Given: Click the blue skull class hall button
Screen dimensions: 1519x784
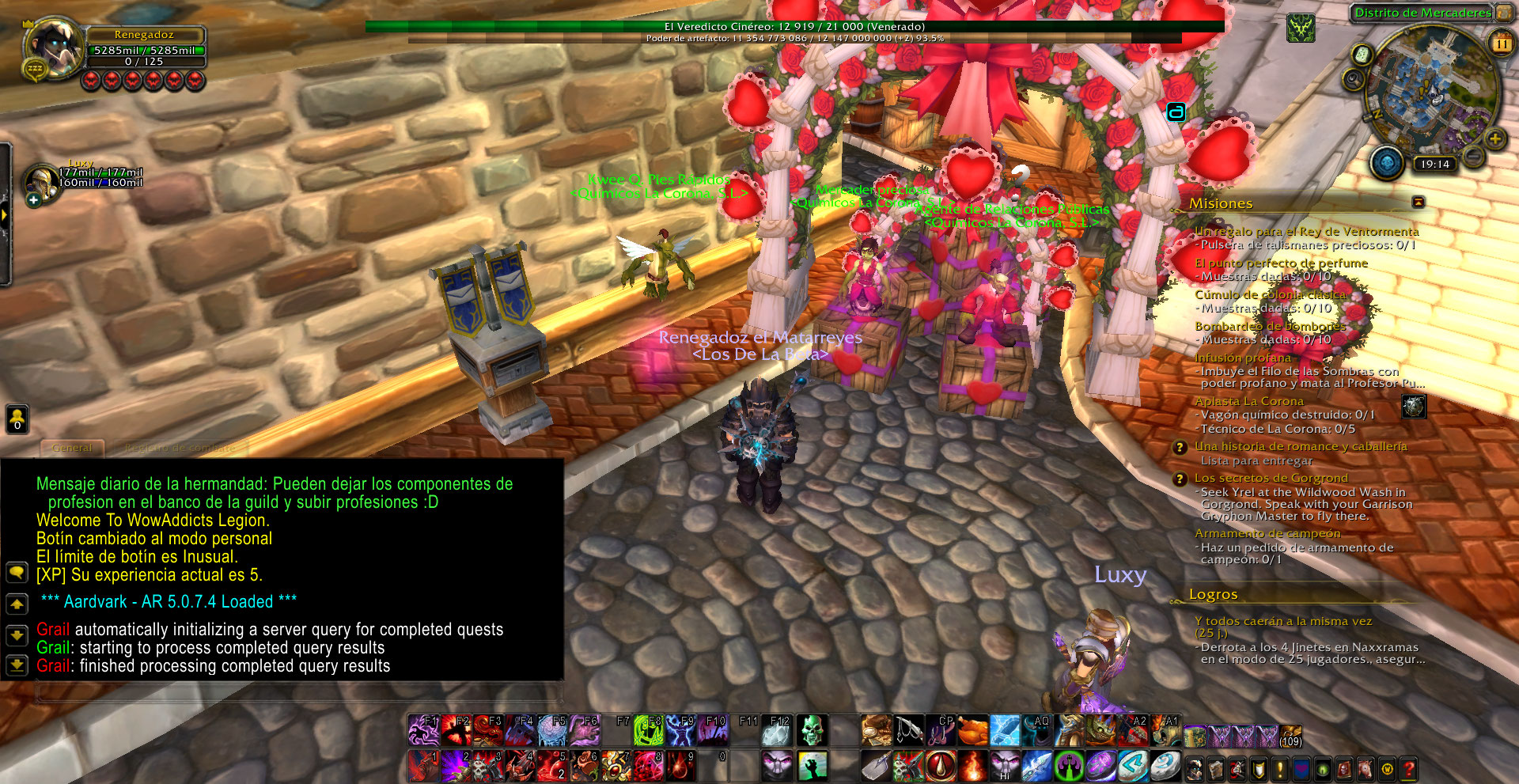Looking at the screenshot, I should pyautogui.click(x=1386, y=162).
